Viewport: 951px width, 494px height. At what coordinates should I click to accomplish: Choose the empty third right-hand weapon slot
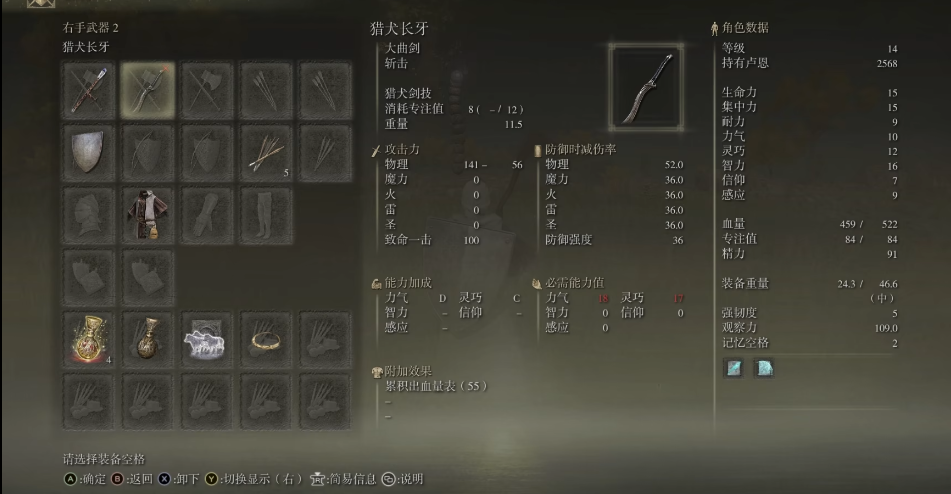[207, 90]
